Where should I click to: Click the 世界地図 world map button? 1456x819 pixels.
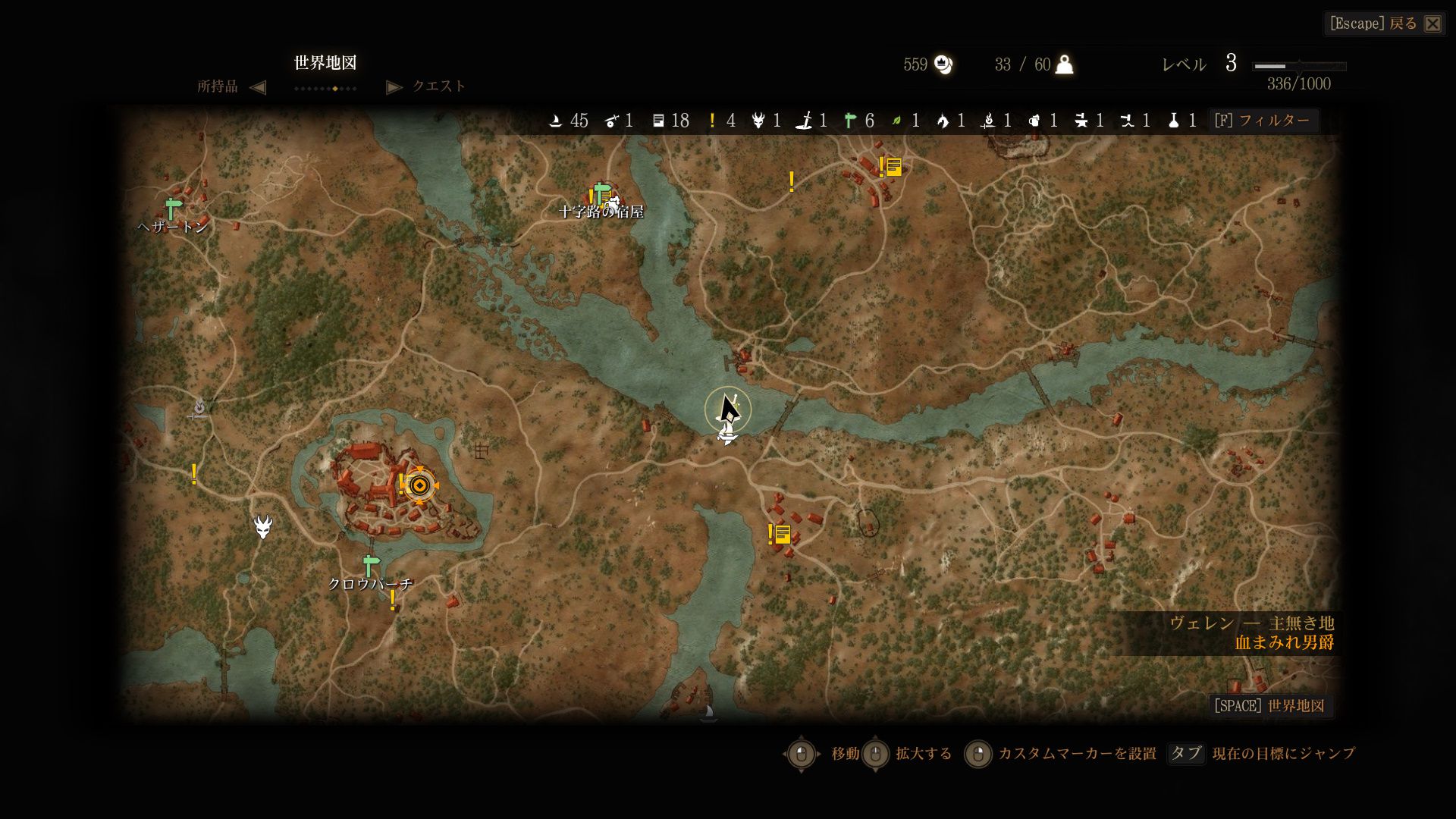point(1269,706)
